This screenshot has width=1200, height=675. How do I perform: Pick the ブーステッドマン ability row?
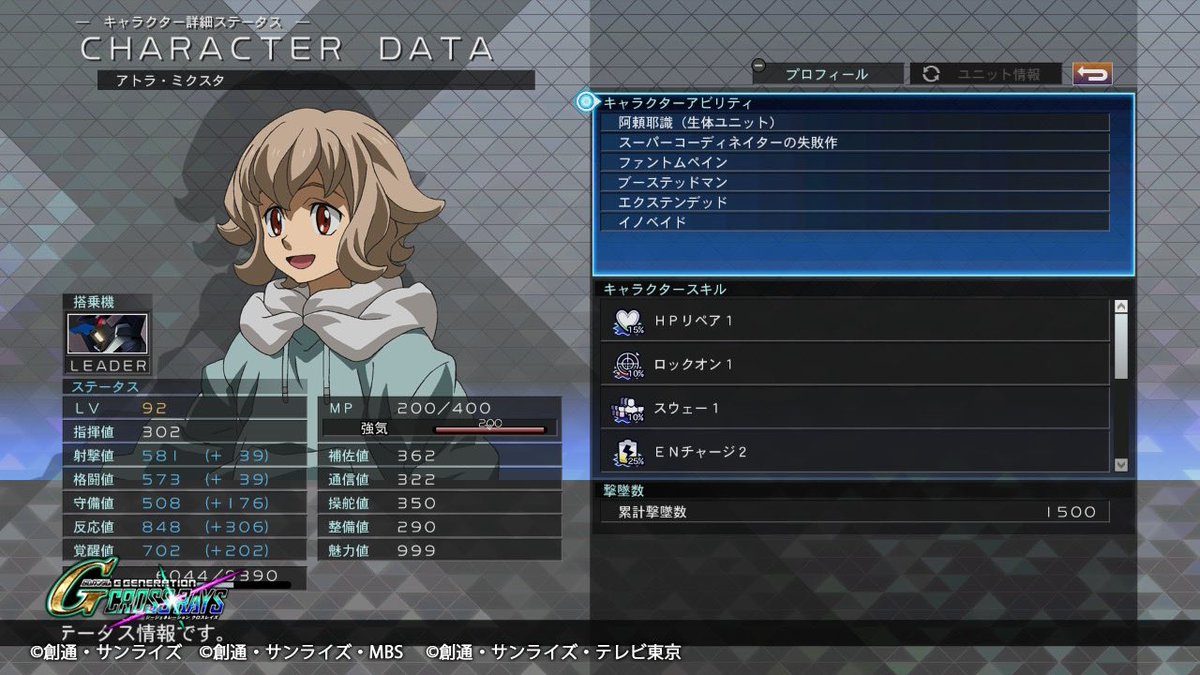click(x=855, y=182)
